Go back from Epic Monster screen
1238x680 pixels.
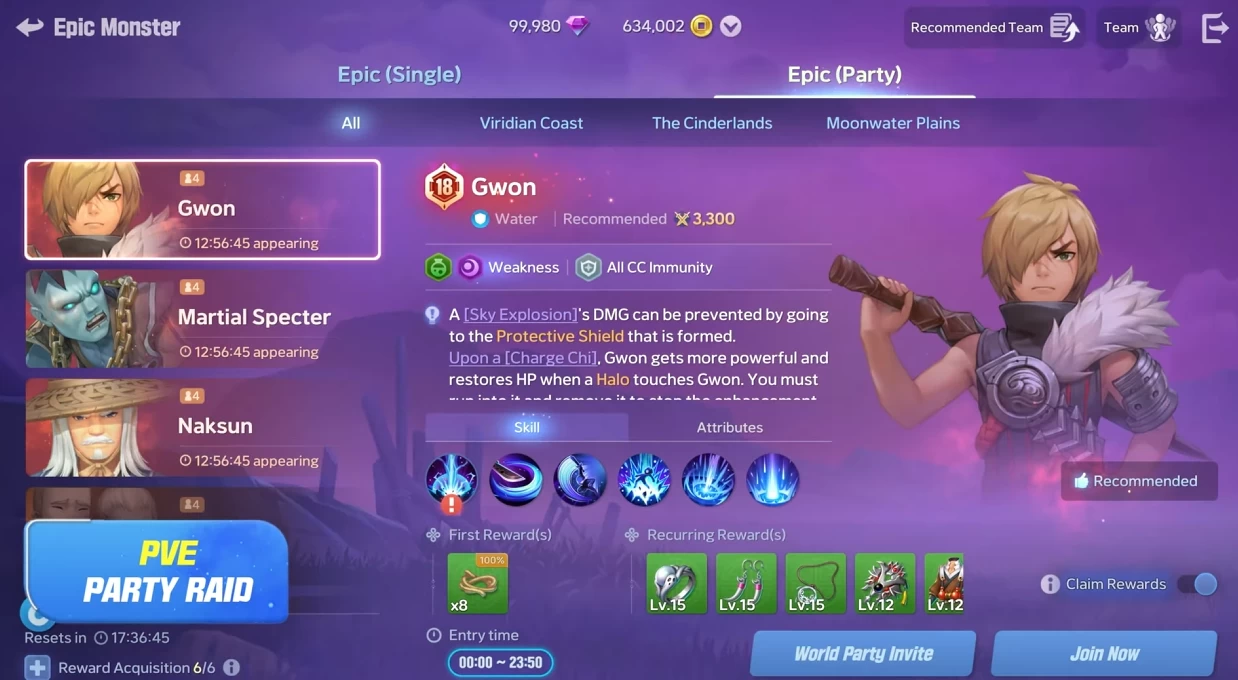point(30,27)
